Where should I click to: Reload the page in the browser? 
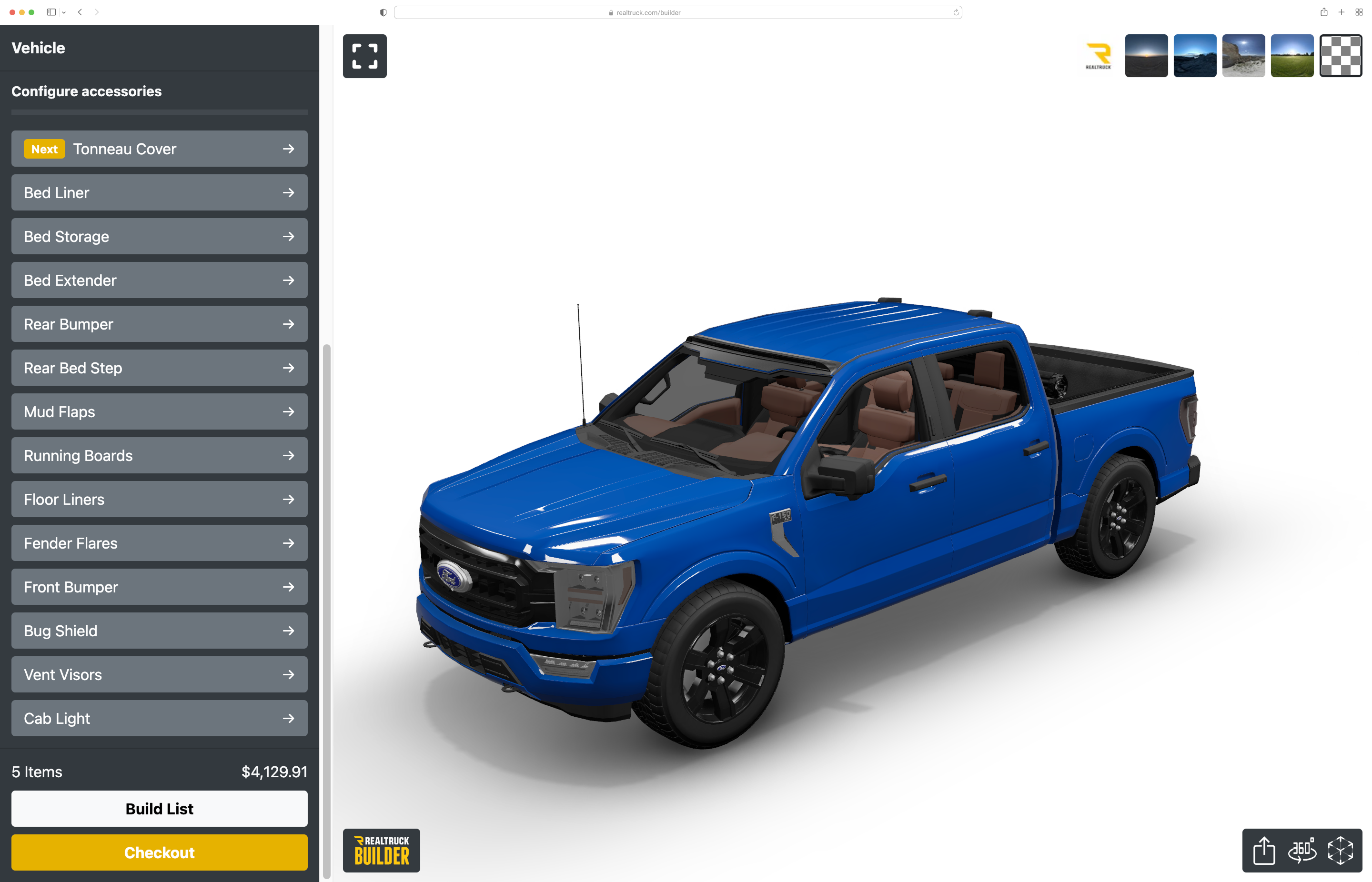click(956, 12)
